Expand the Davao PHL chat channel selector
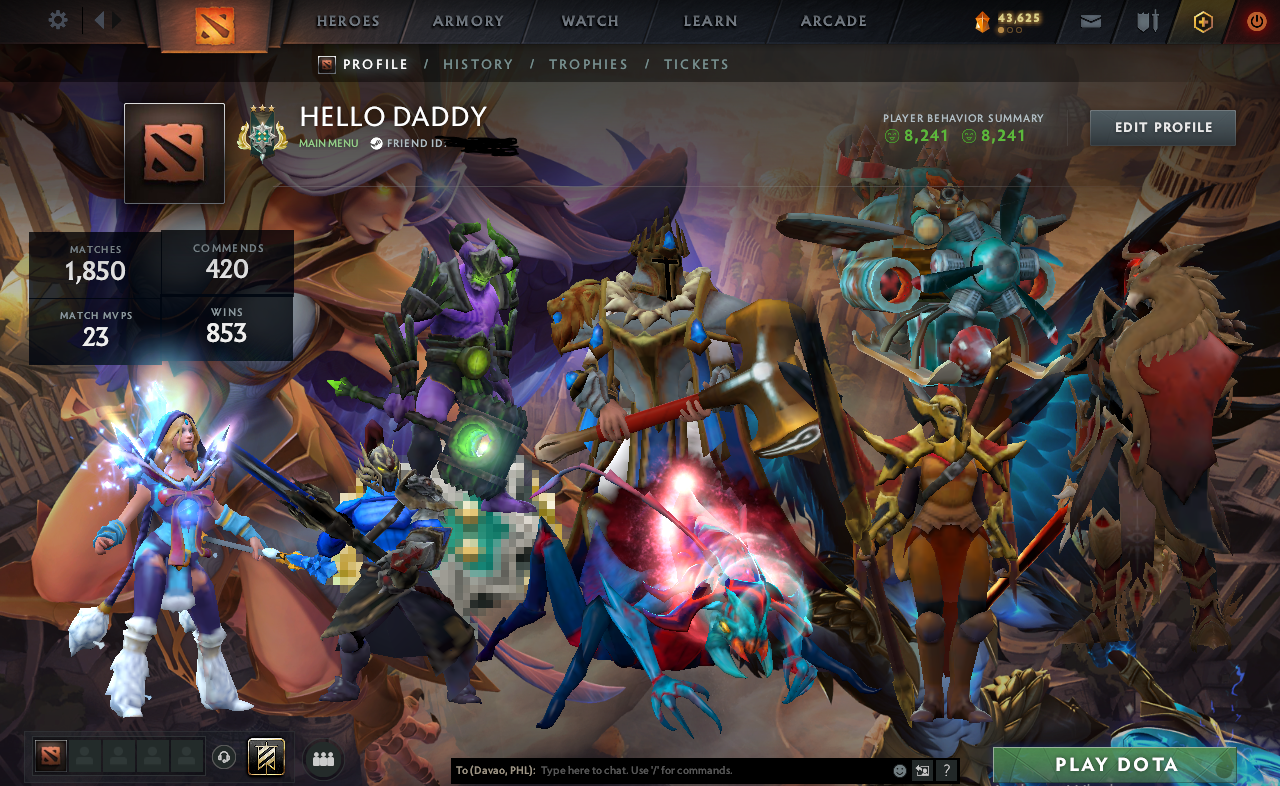Screen dimensions: 1280x786 coord(498,770)
